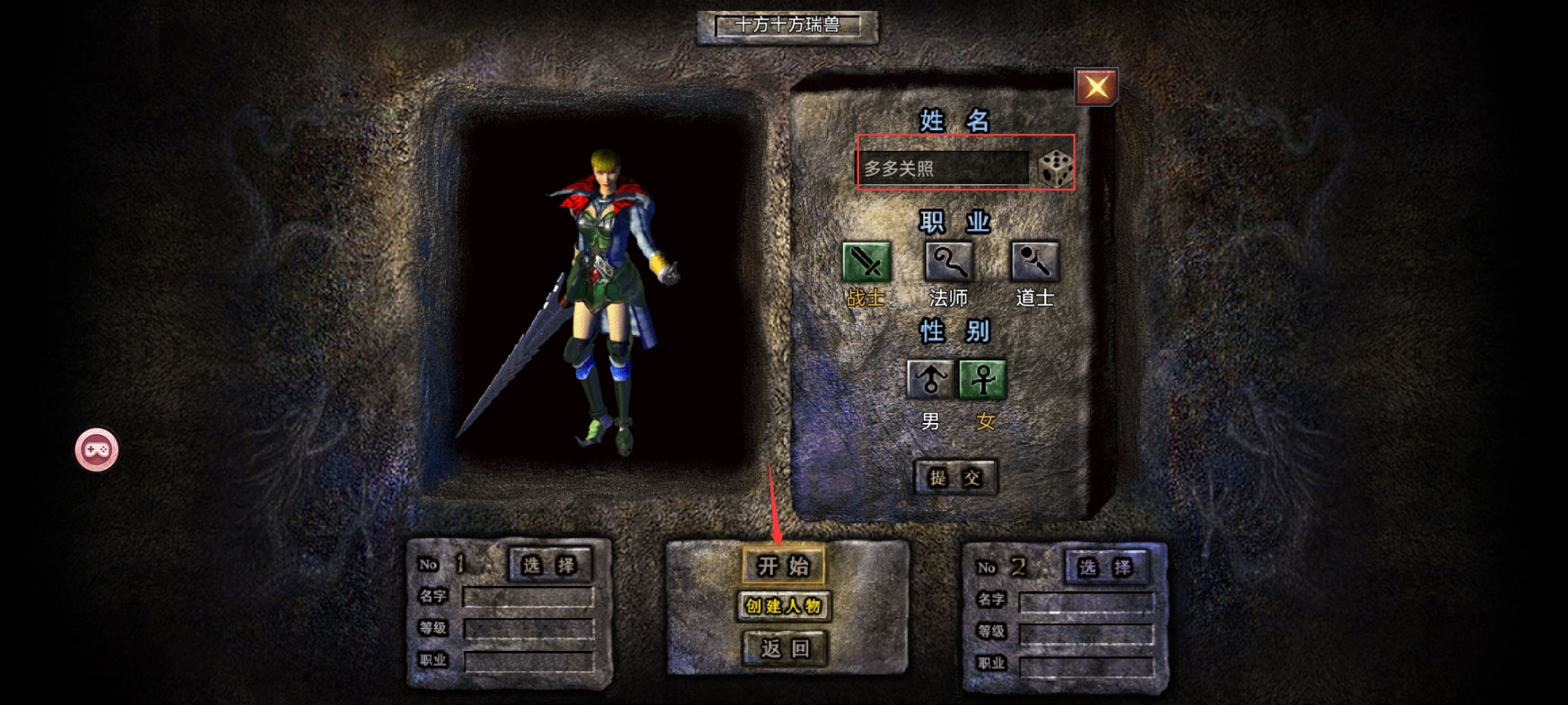Image resolution: width=1568 pixels, height=705 pixels.
Task: Go back with the 返回 button
Action: click(785, 648)
